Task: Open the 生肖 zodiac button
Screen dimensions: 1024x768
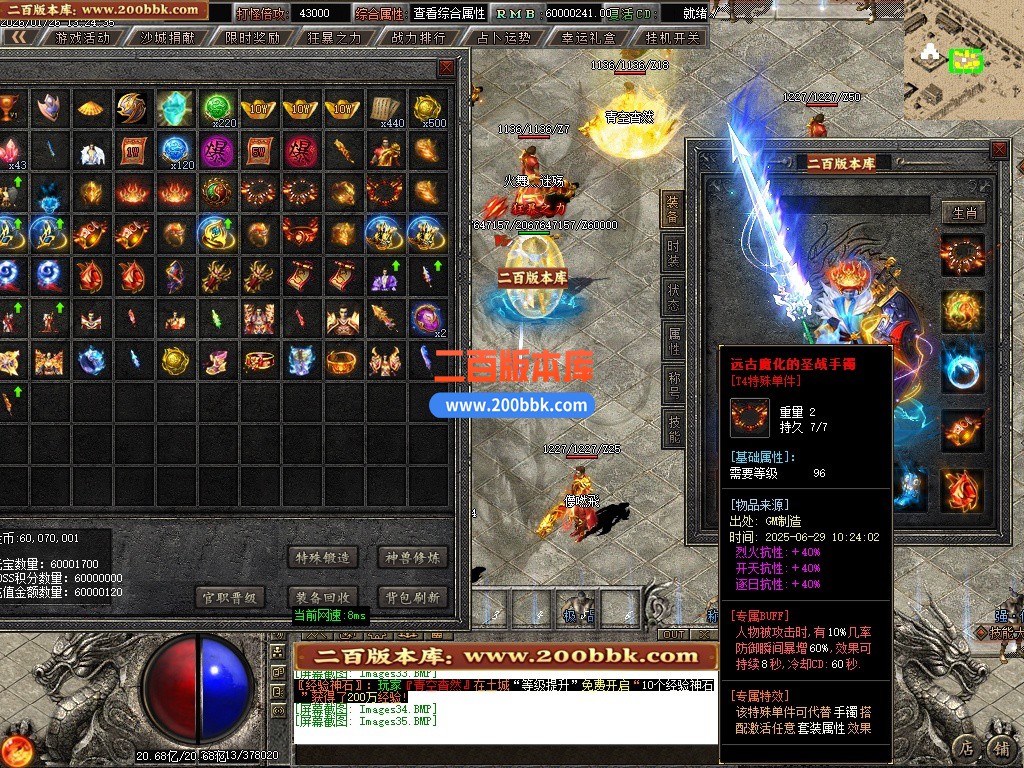Action: [964, 212]
